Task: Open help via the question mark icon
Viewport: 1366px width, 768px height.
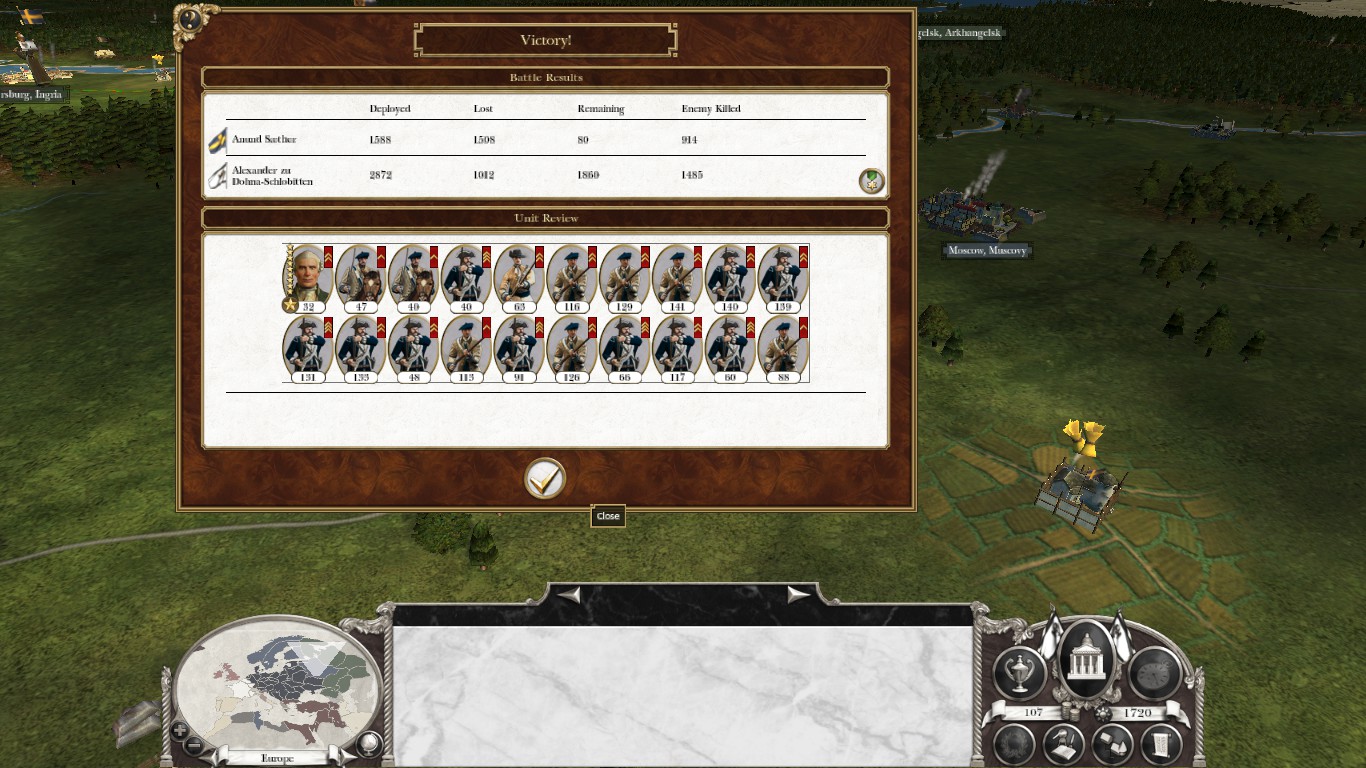Action: click(189, 19)
